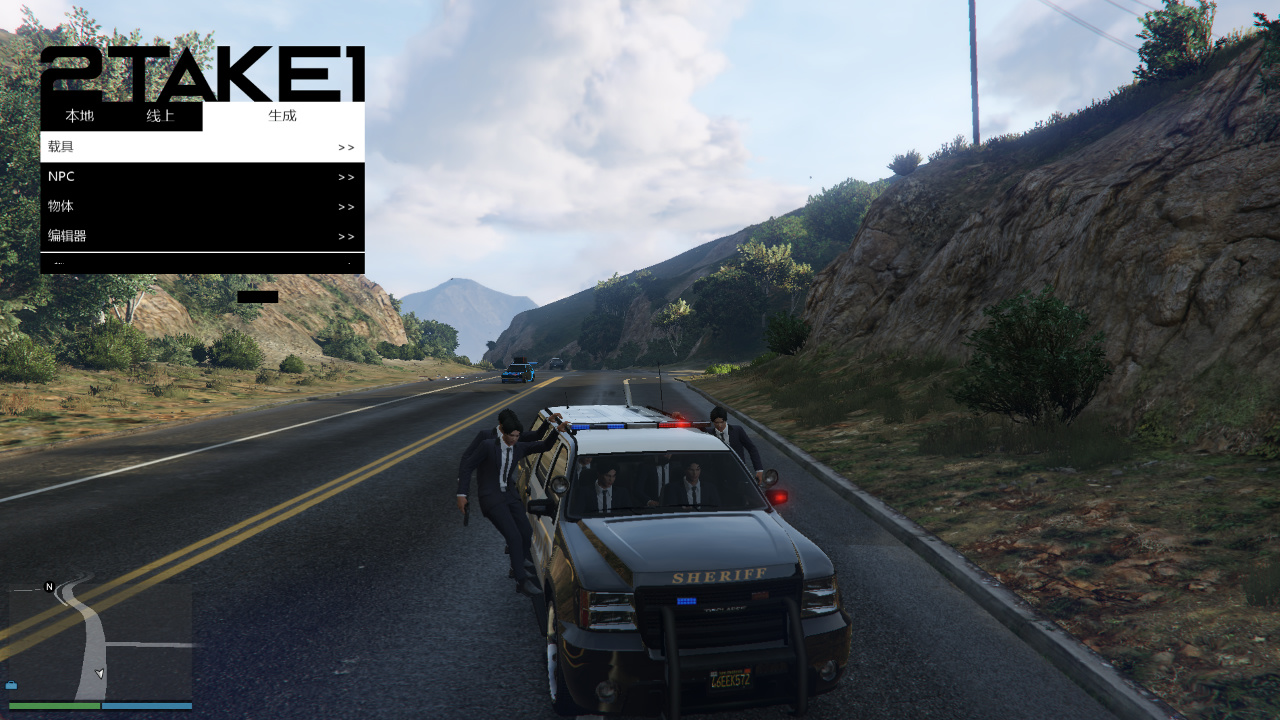This screenshot has width=1280, height=720.
Task: Click the partially visible bottom menu row
Action: 200,261
